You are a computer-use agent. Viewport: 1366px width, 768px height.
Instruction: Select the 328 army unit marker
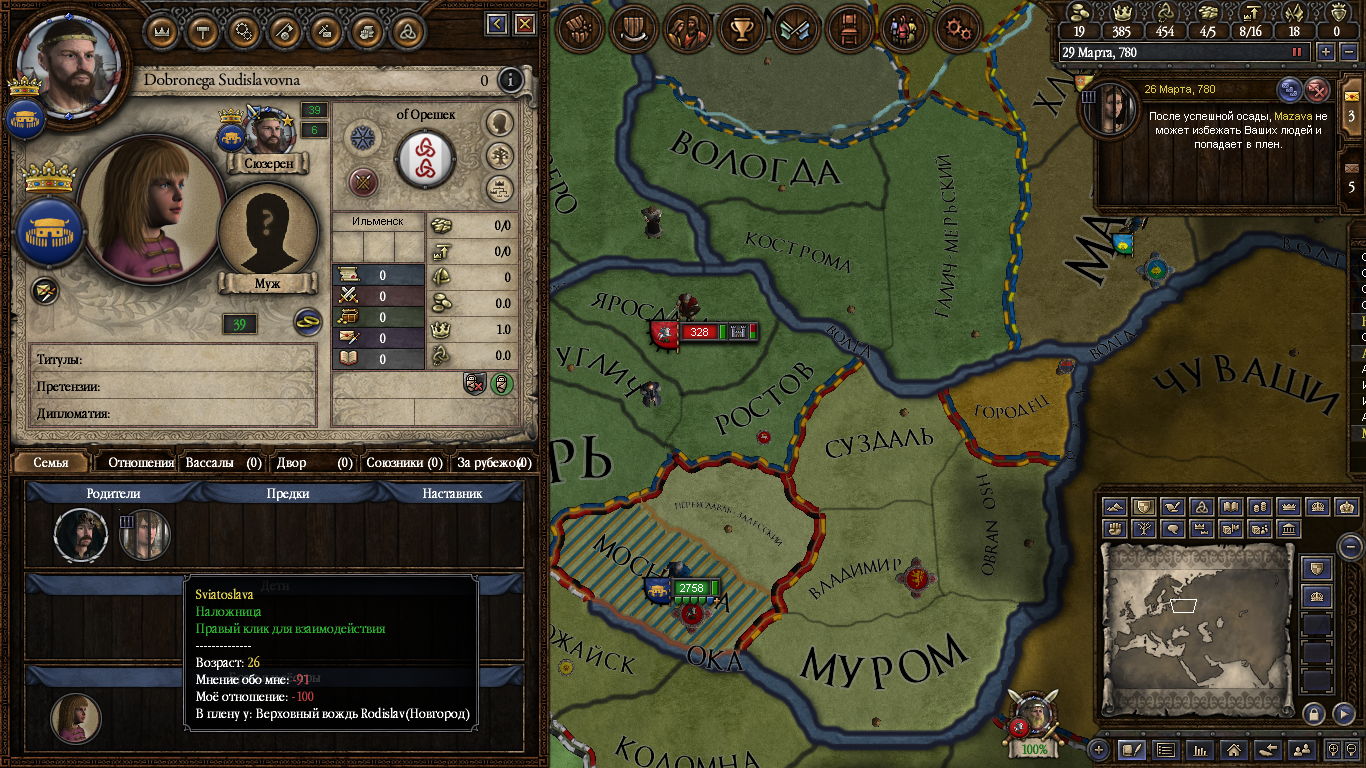click(697, 332)
